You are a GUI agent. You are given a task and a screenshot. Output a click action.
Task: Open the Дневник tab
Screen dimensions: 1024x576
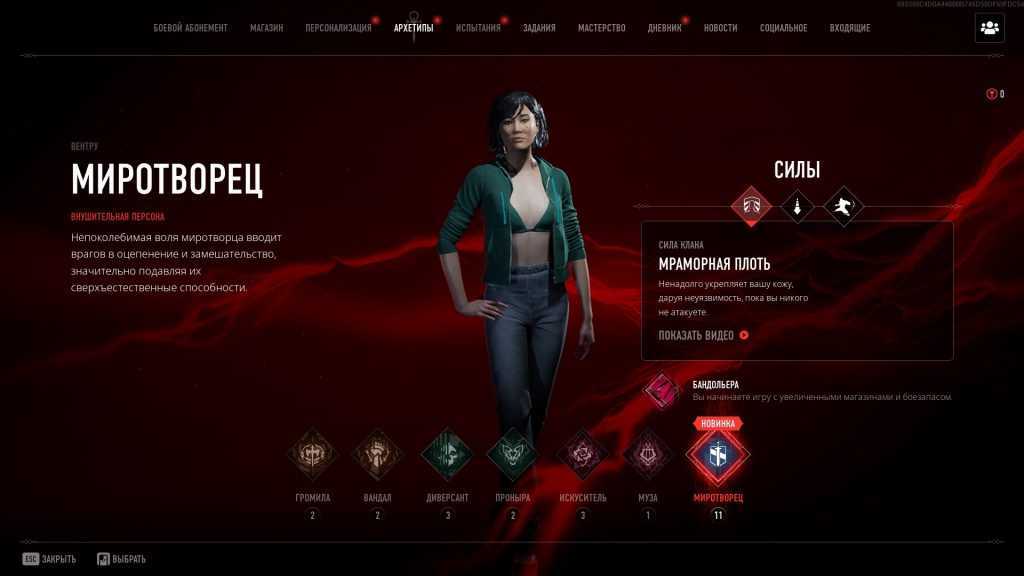click(x=664, y=28)
